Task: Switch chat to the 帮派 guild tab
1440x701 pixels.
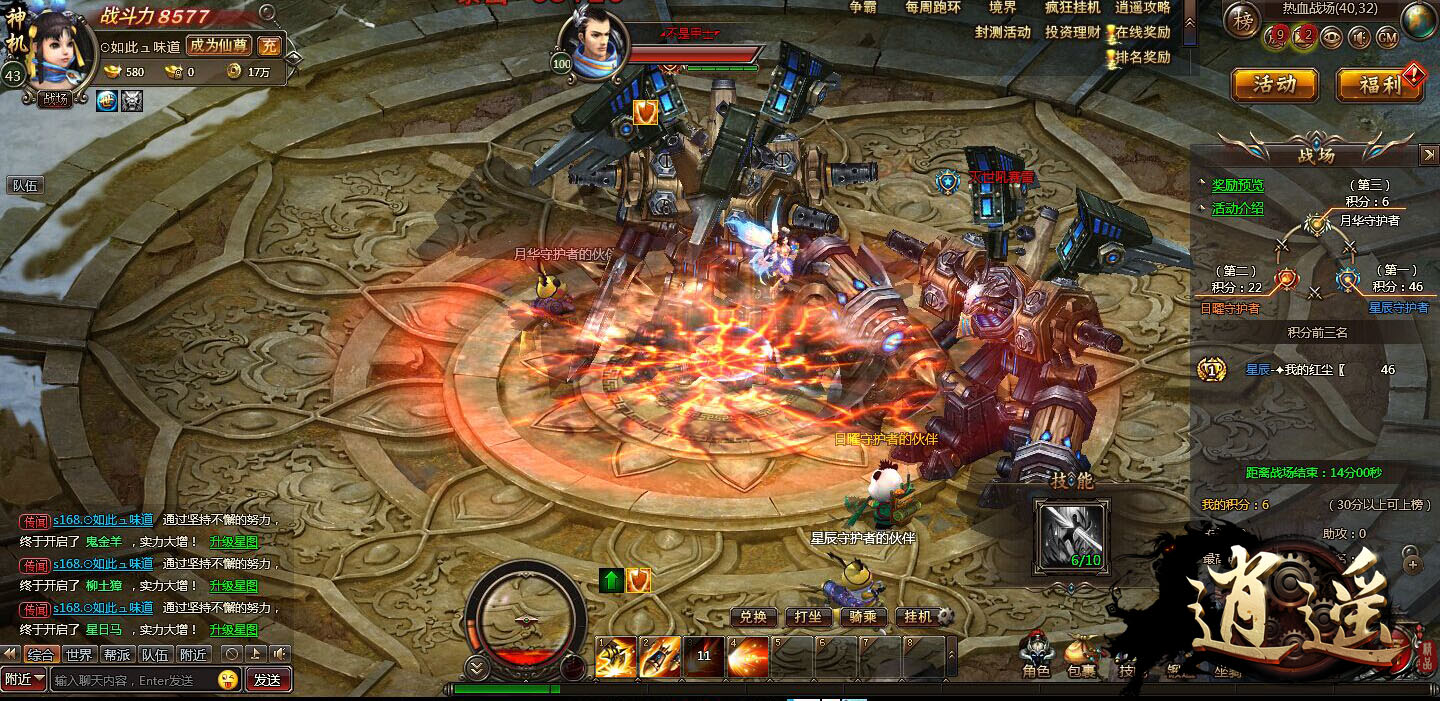Action: (x=117, y=655)
